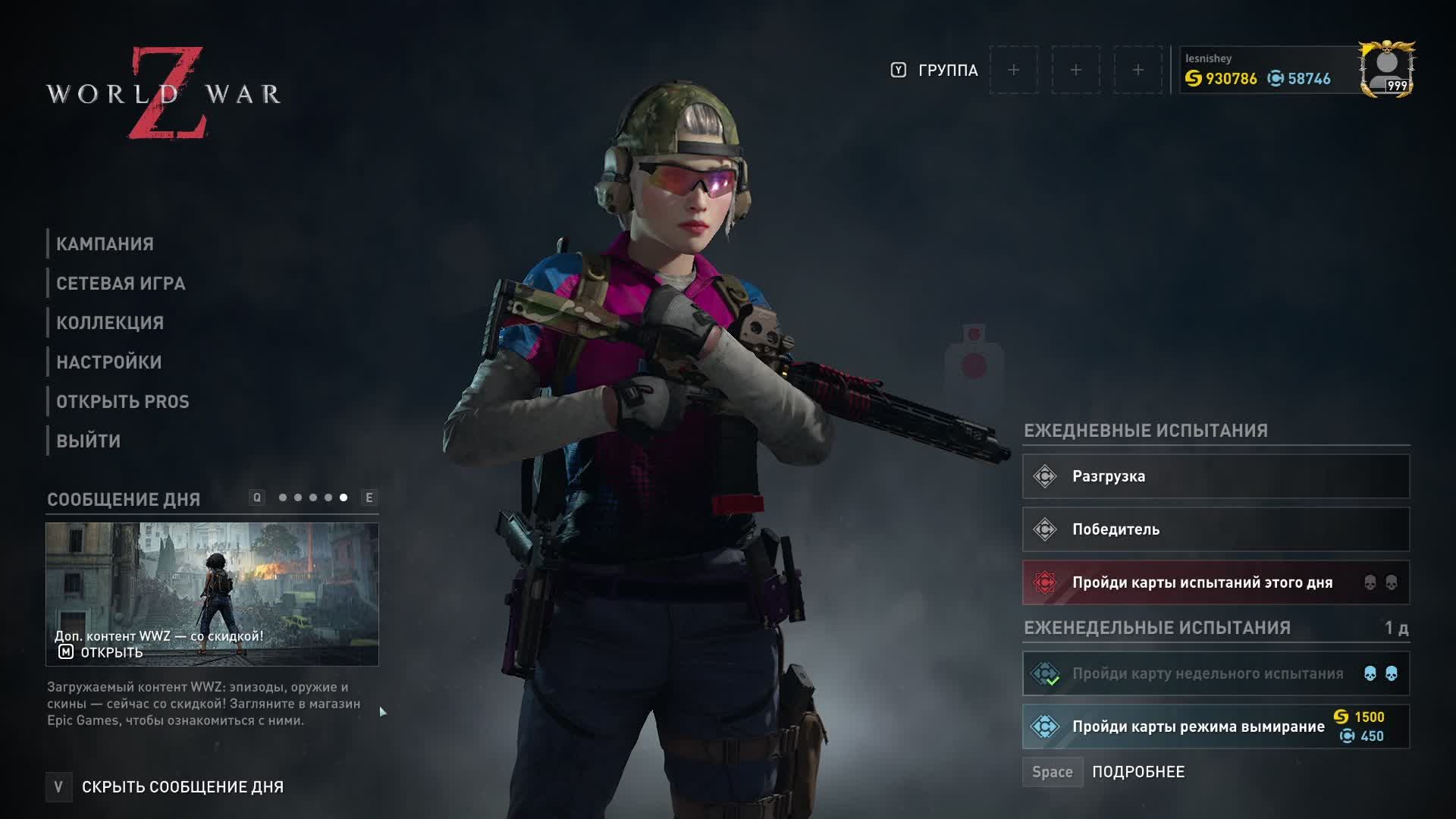Open the Коллекция section
The width and height of the screenshot is (1456, 819).
click(110, 323)
